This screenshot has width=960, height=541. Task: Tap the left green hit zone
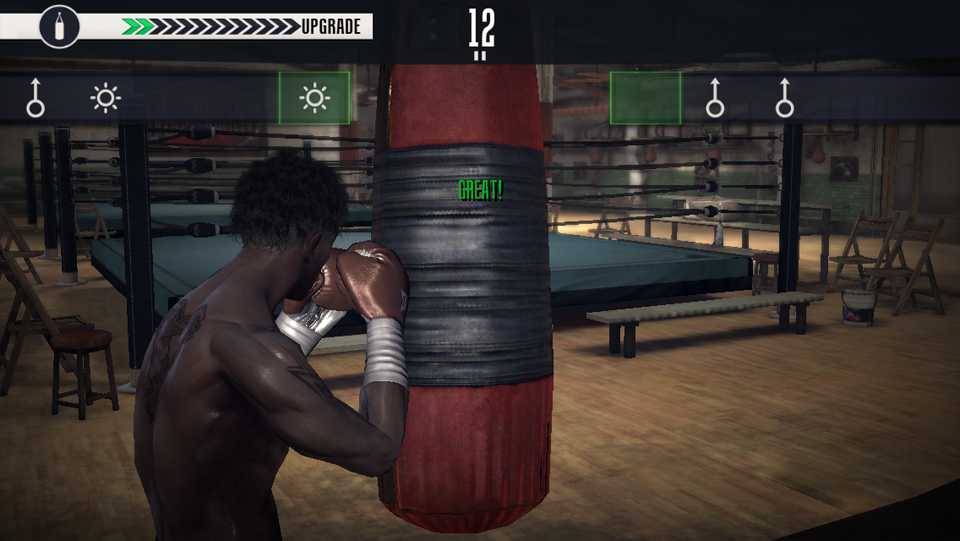click(314, 98)
